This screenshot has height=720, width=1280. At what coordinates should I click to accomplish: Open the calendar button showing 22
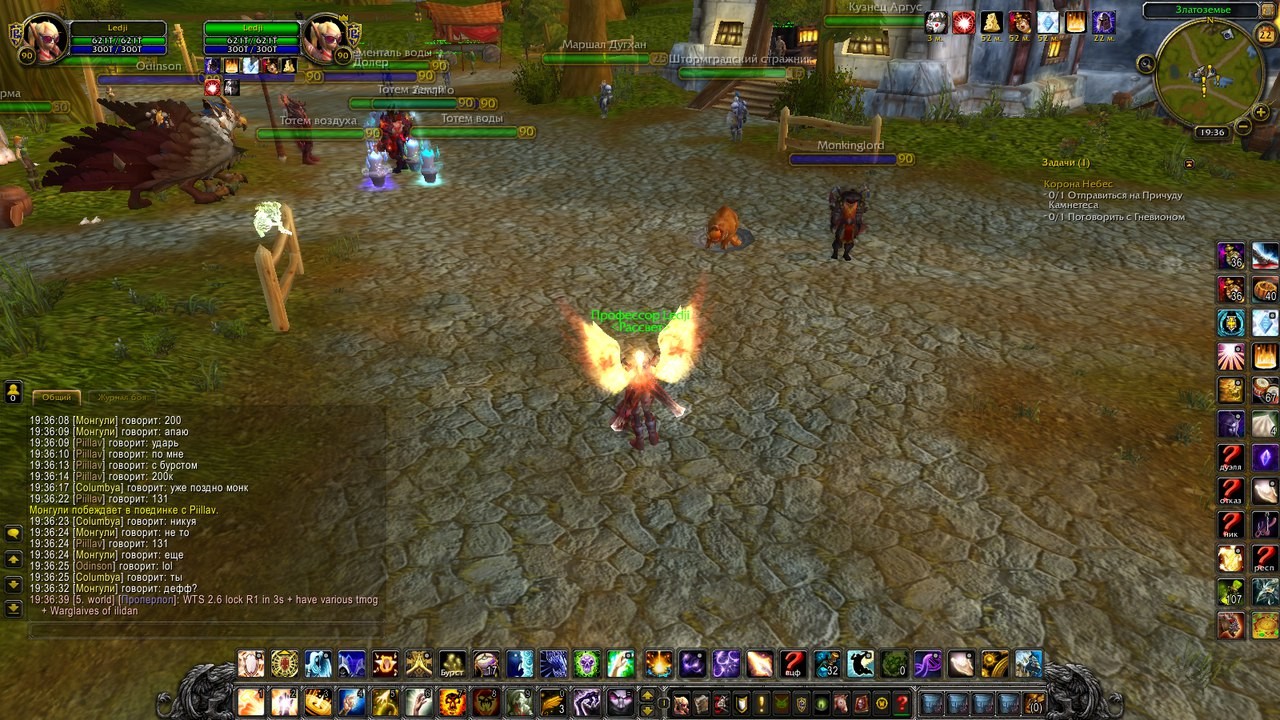coord(1265,35)
